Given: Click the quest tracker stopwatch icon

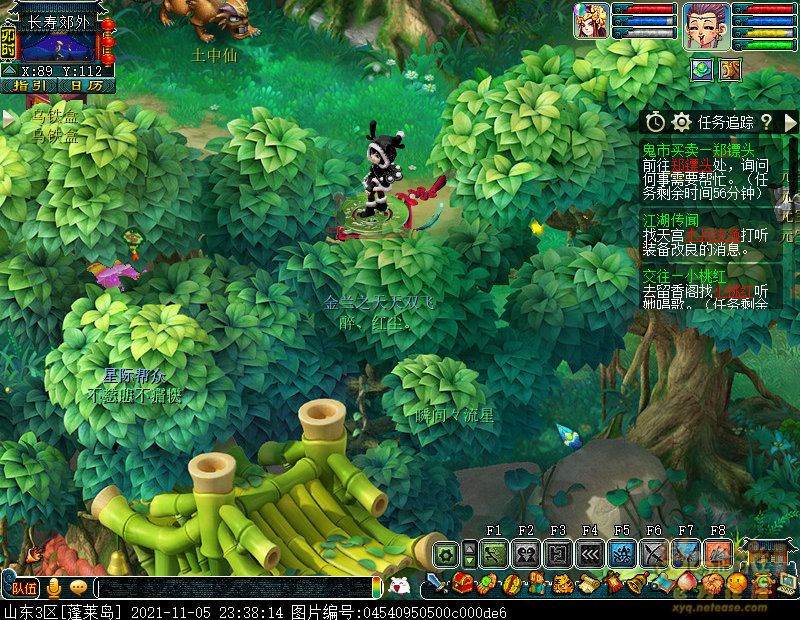Looking at the screenshot, I should pos(655,122).
